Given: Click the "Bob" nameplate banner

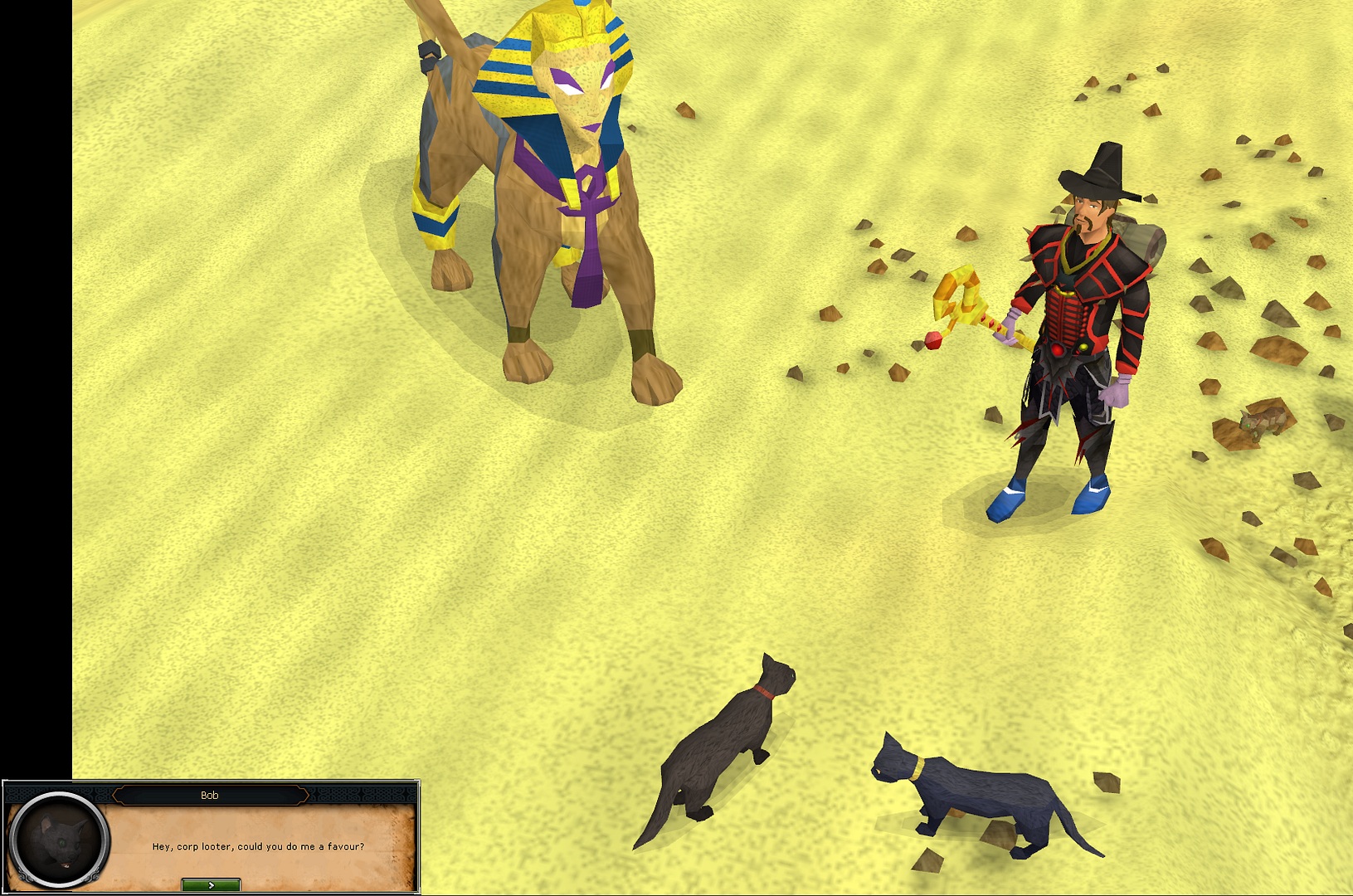Looking at the screenshot, I should 210,795.
